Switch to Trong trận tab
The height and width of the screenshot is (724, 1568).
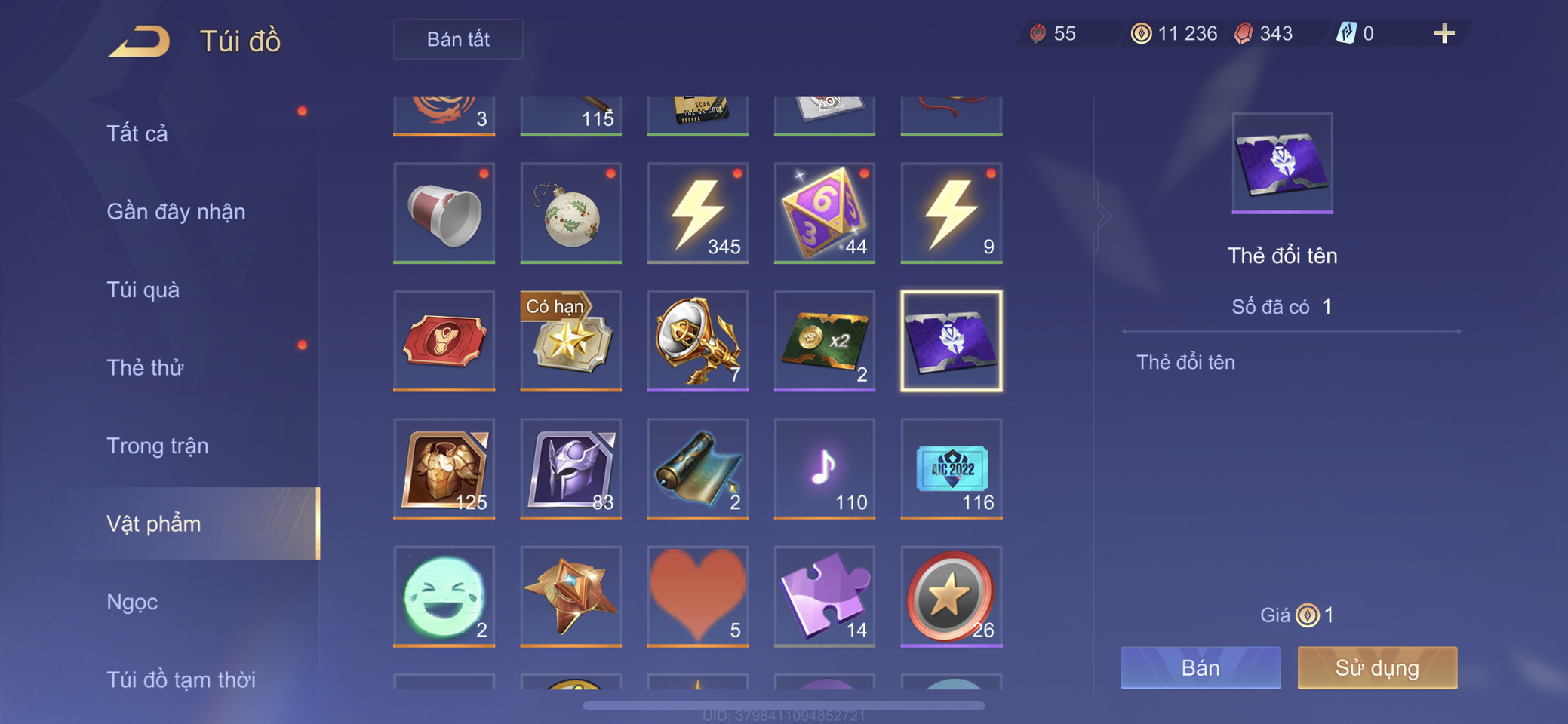tap(158, 446)
